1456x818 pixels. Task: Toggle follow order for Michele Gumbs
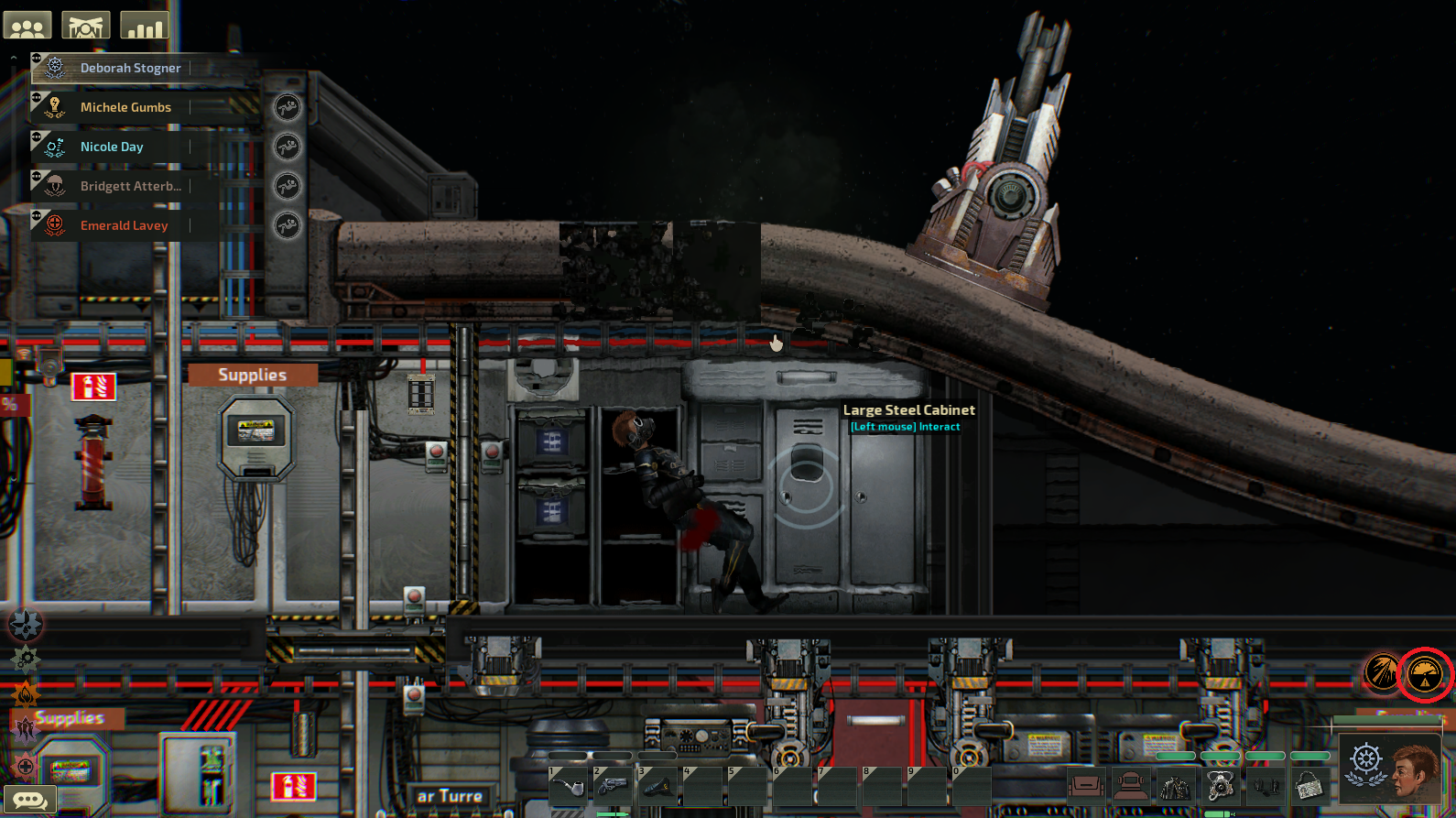[288, 108]
